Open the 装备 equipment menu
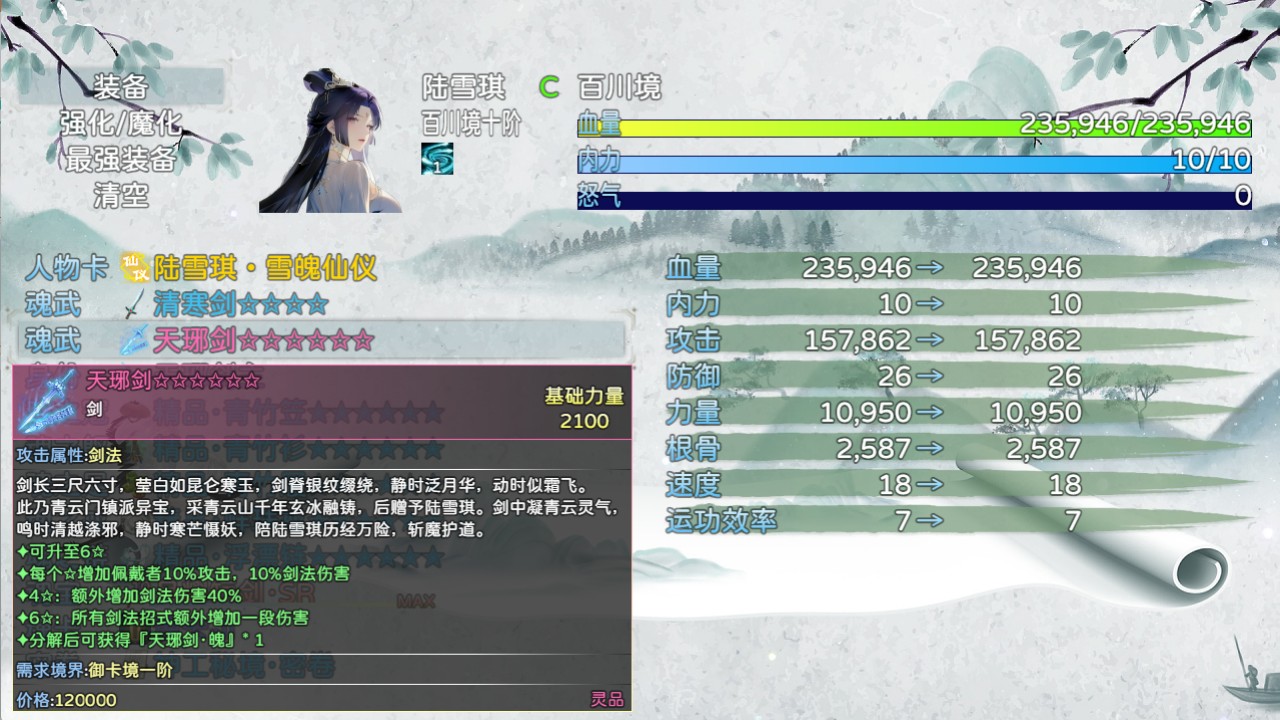This screenshot has width=1280, height=720. point(121,87)
